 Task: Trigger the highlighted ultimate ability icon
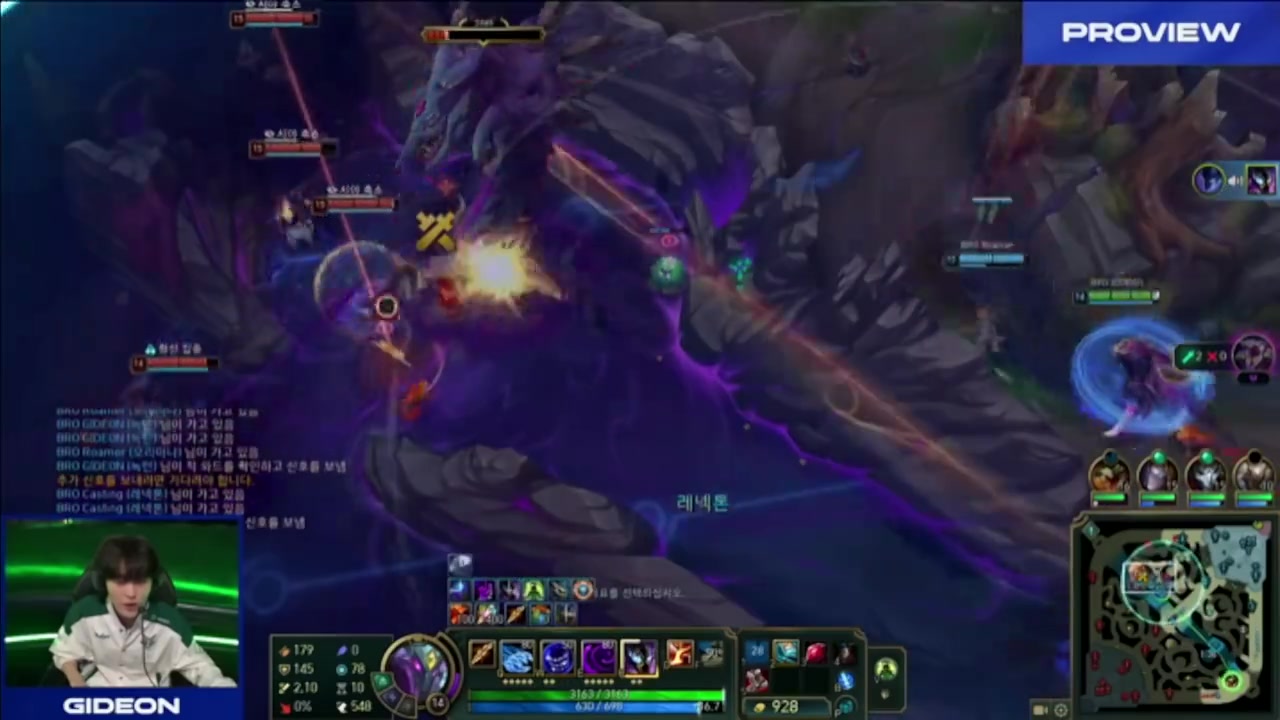(x=639, y=657)
